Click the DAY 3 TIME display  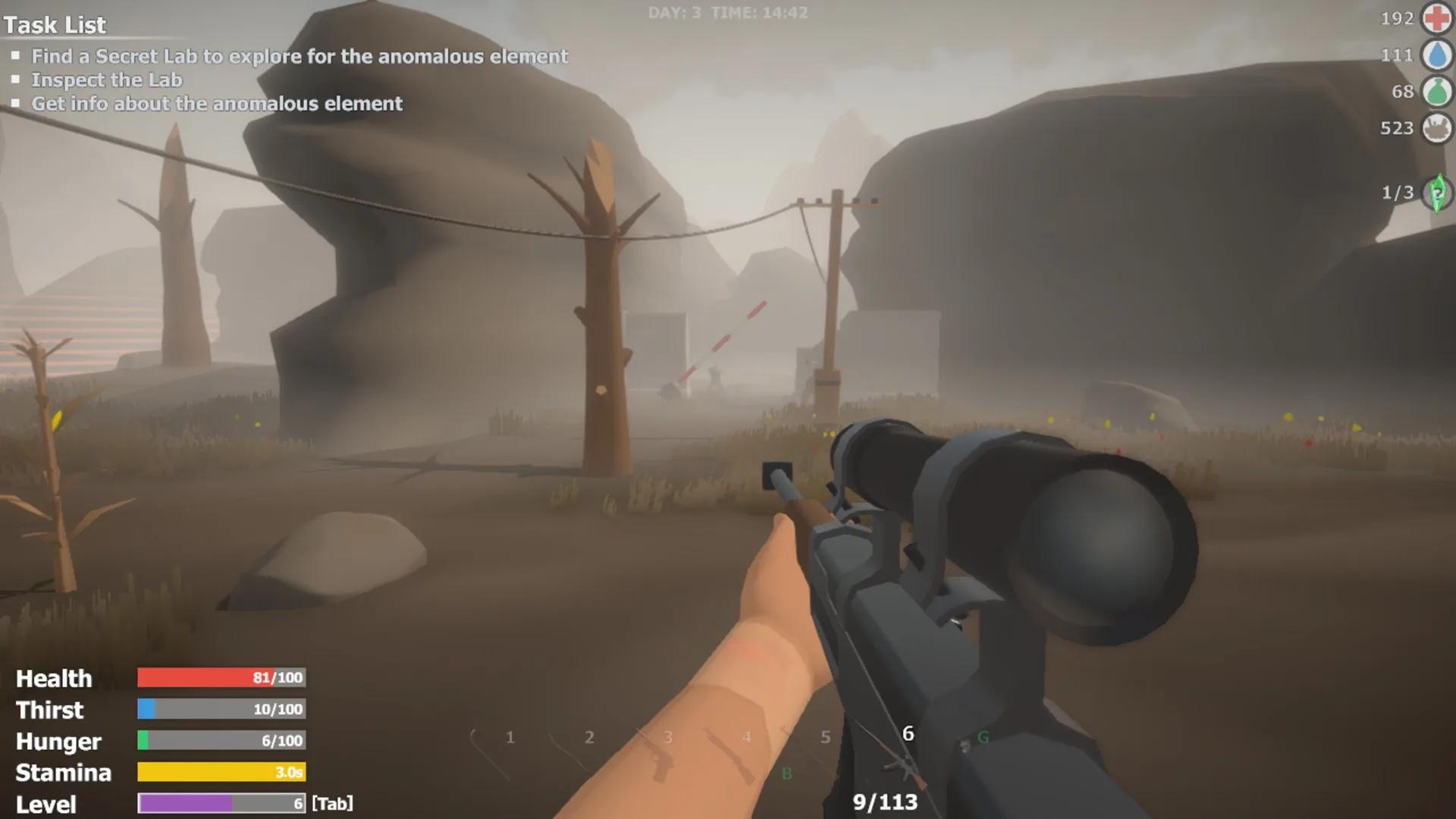727,12
